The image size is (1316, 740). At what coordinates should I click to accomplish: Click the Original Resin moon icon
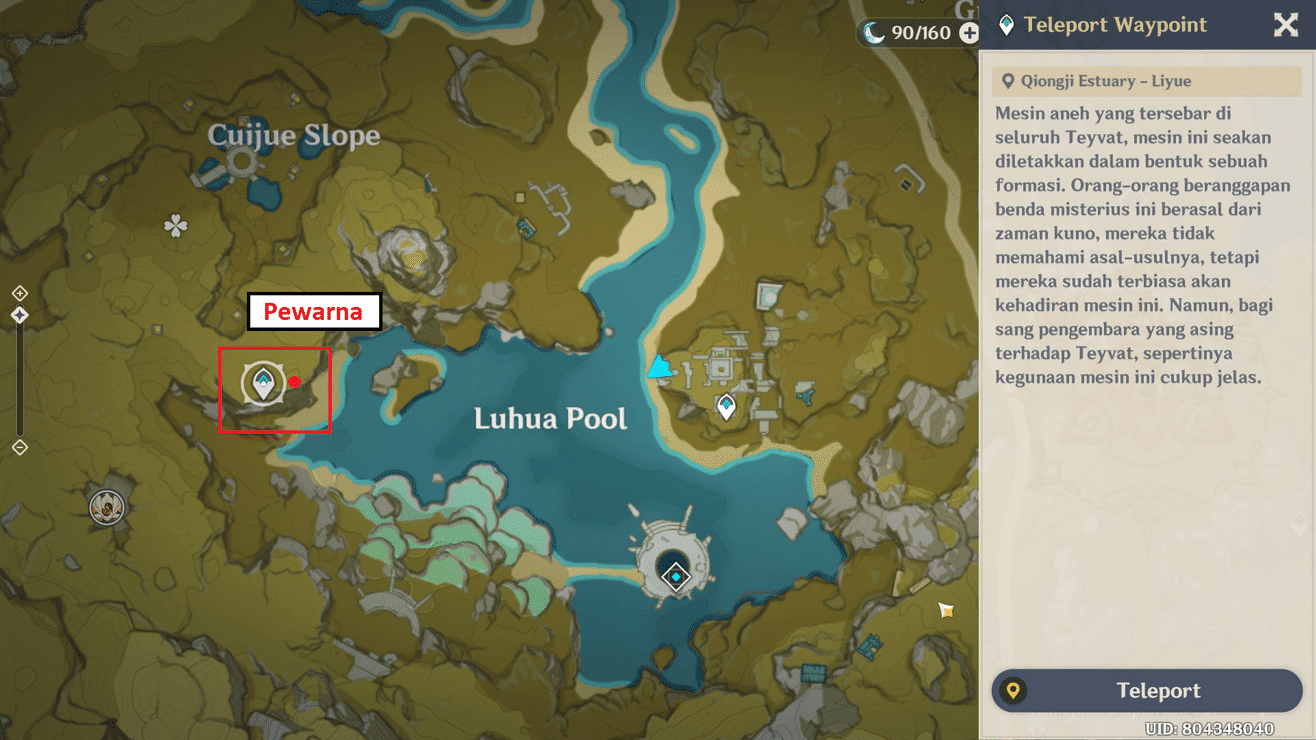click(874, 32)
